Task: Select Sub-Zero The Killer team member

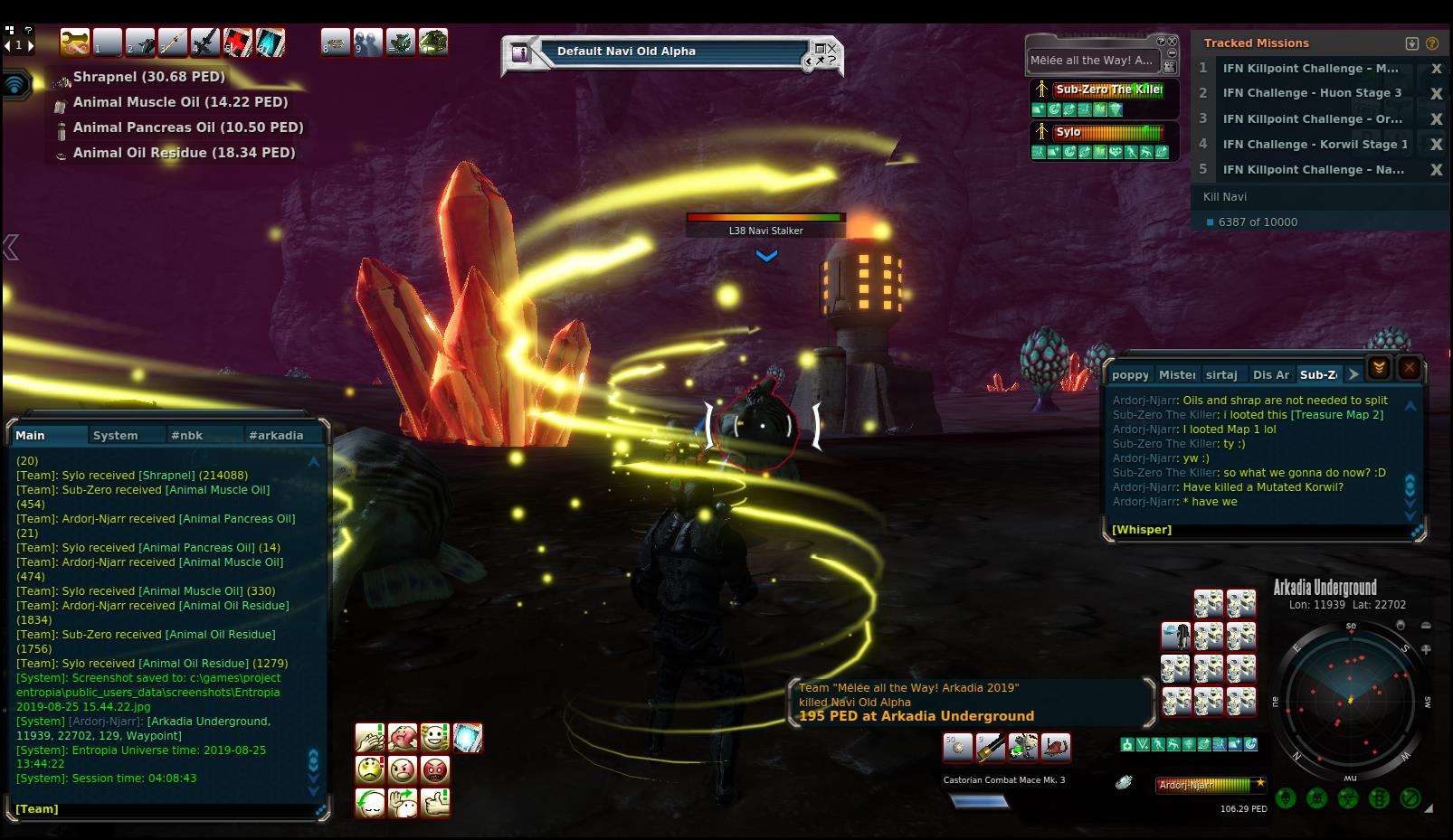Action: [x=1108, y=90]
